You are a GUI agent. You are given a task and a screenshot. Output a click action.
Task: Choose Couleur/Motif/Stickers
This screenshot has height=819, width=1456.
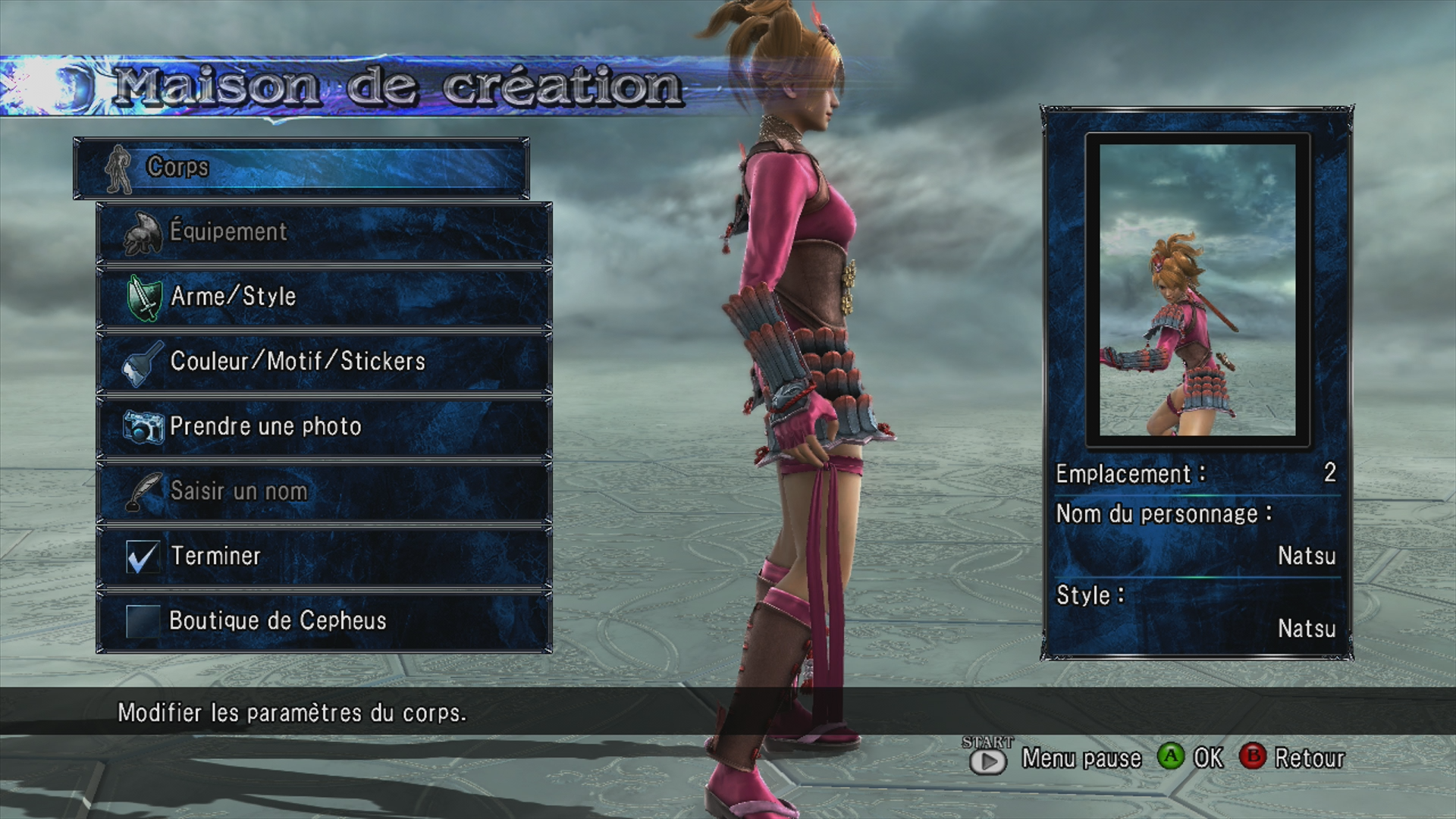(324, 362)
